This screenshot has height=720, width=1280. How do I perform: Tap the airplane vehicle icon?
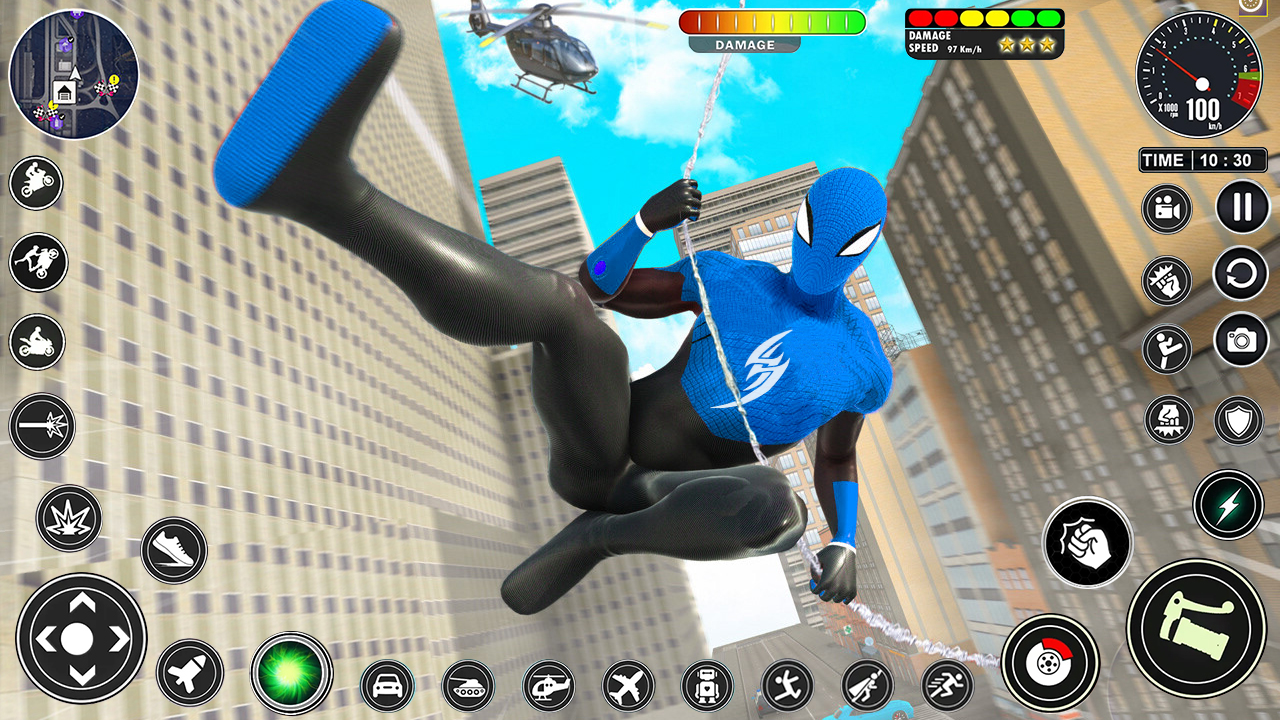[x=629, y=686]
